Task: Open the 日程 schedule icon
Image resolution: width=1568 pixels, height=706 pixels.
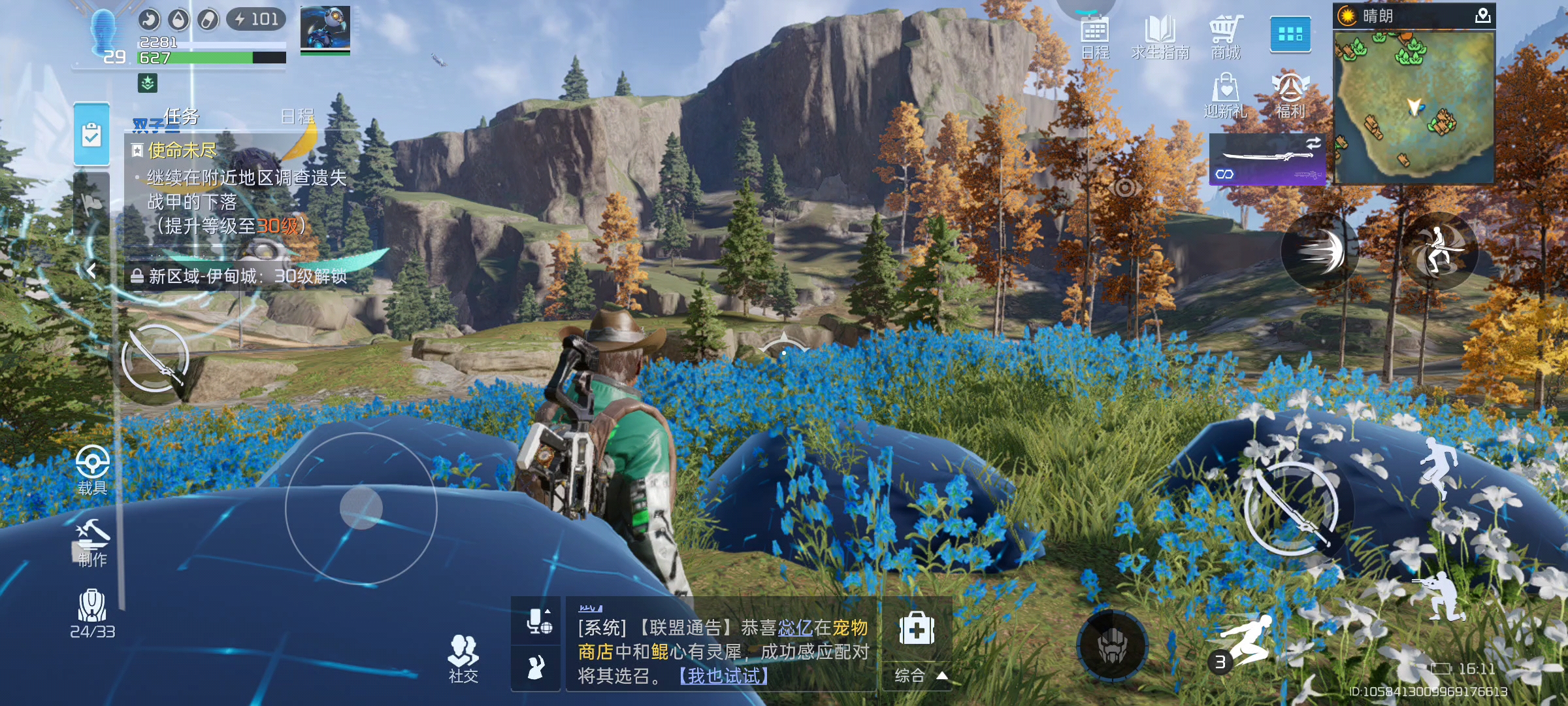Action: [x=1095, y=37]
